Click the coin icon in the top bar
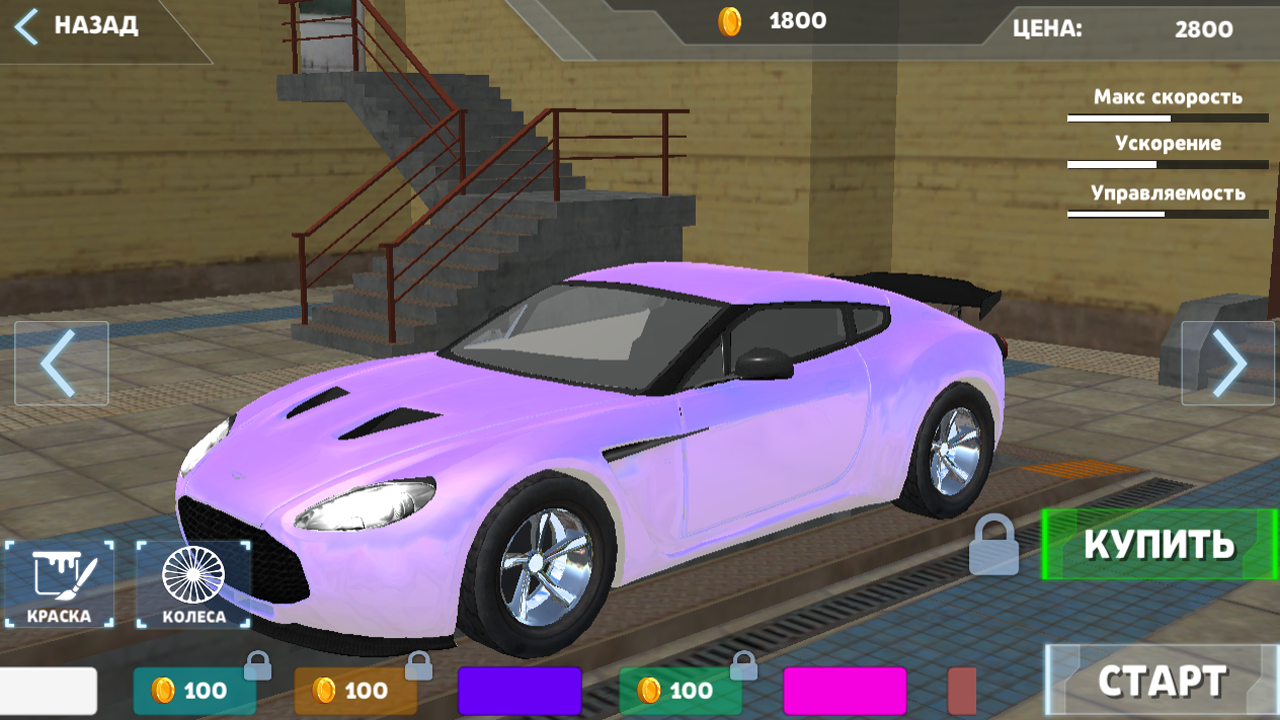The width and height of the screenshot is (1280, 720). [x=731, y=20]
